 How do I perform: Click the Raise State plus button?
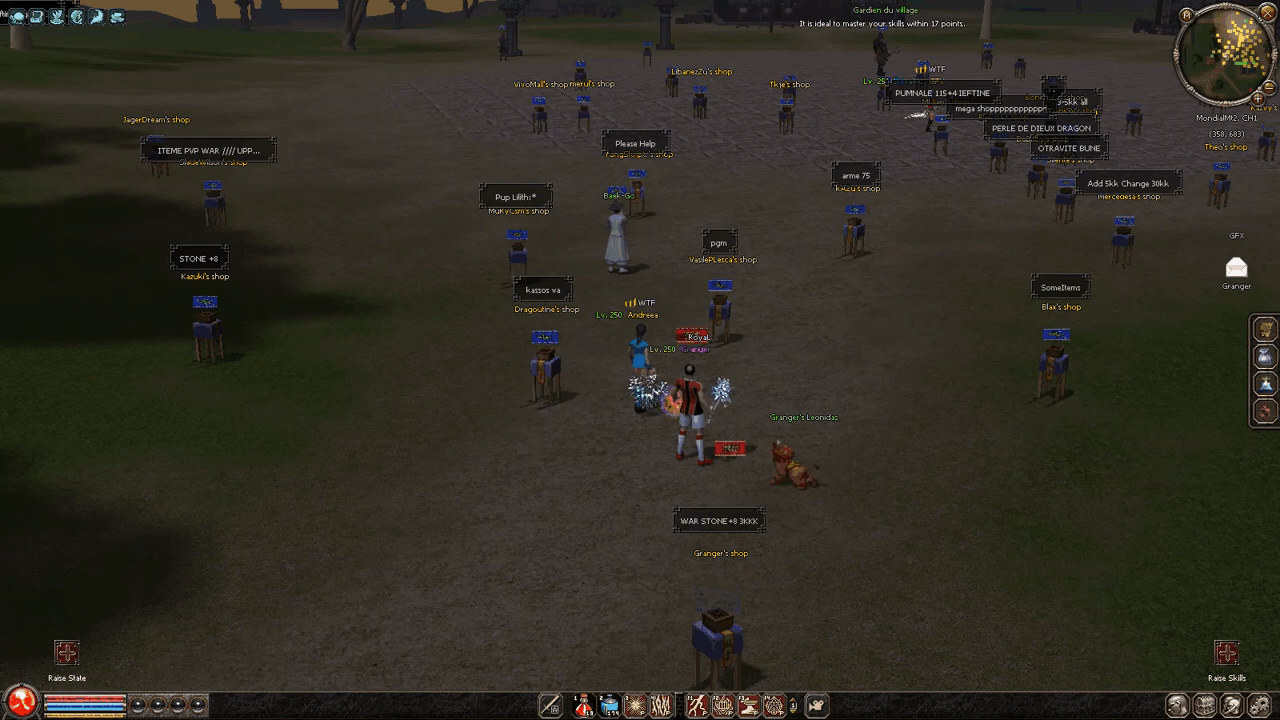pyautogui.click(x=66, y=654)
